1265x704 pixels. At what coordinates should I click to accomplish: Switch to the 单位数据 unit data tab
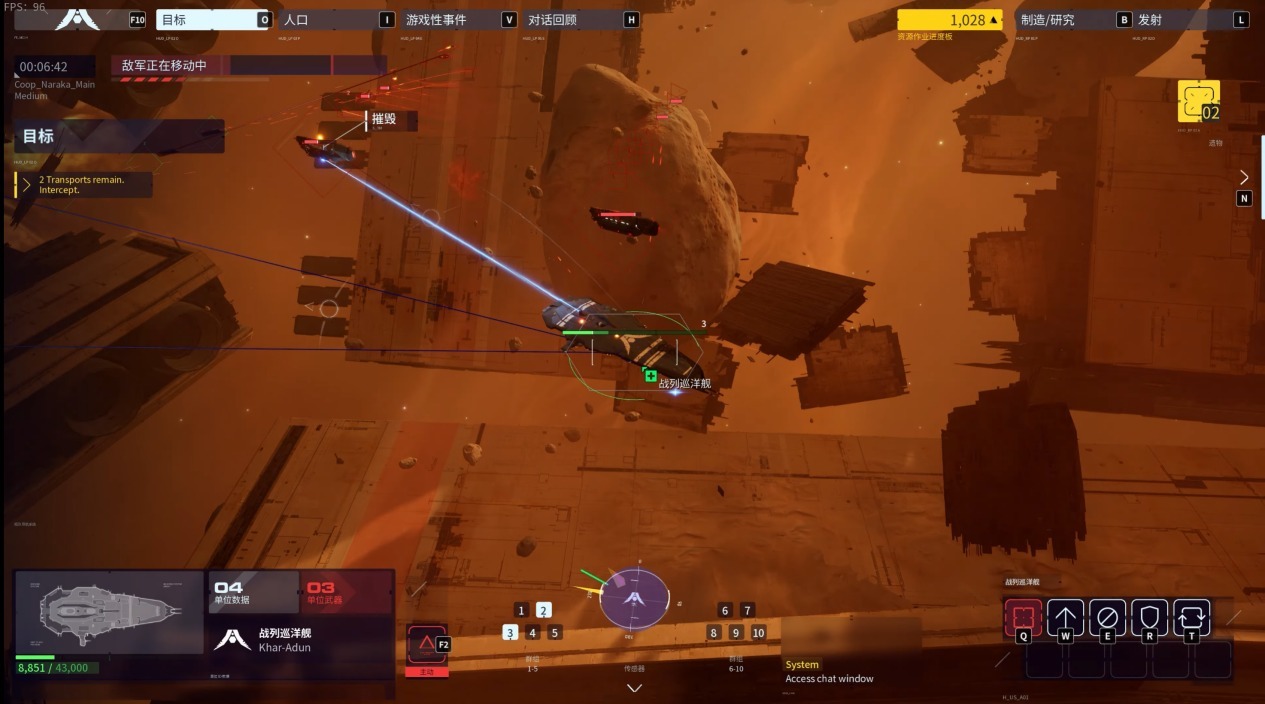(x=253, y=592)
